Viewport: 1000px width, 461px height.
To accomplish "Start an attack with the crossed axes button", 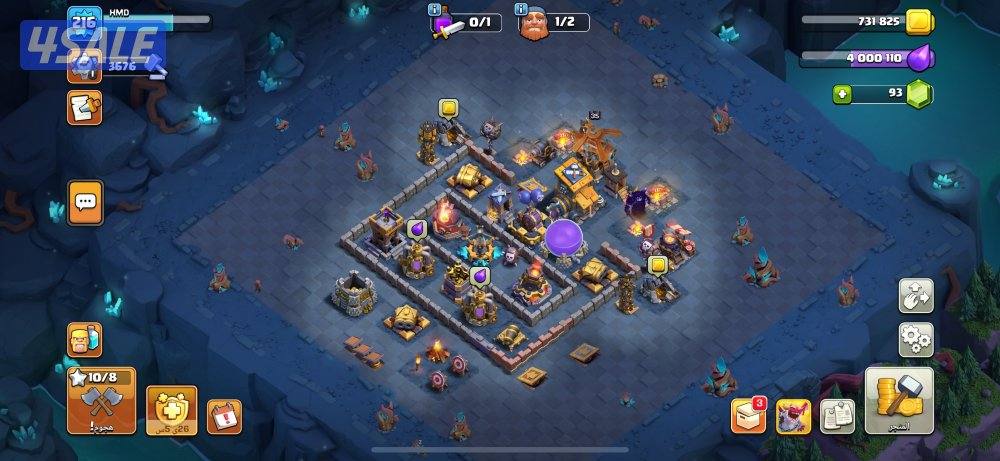I will pos(101,401).
